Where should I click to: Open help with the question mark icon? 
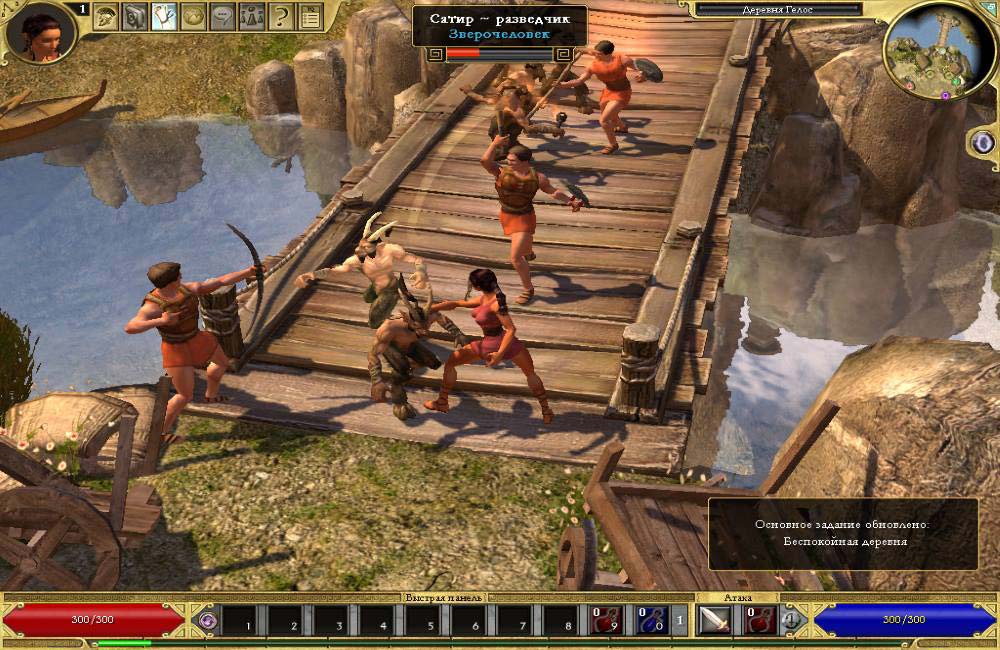(x=281, y=16)
